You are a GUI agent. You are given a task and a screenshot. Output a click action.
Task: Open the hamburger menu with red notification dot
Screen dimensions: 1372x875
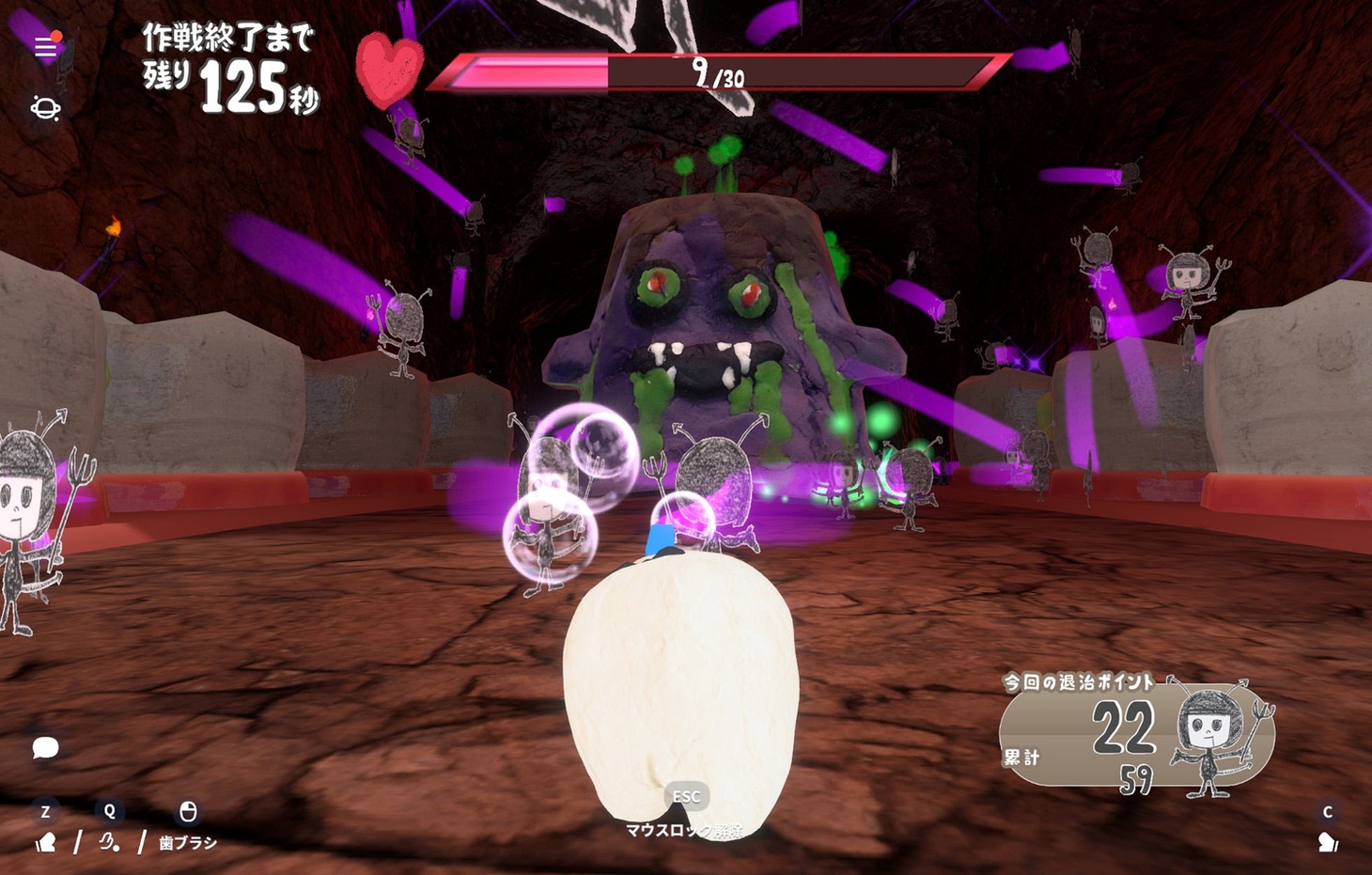(x=45, y=47)
